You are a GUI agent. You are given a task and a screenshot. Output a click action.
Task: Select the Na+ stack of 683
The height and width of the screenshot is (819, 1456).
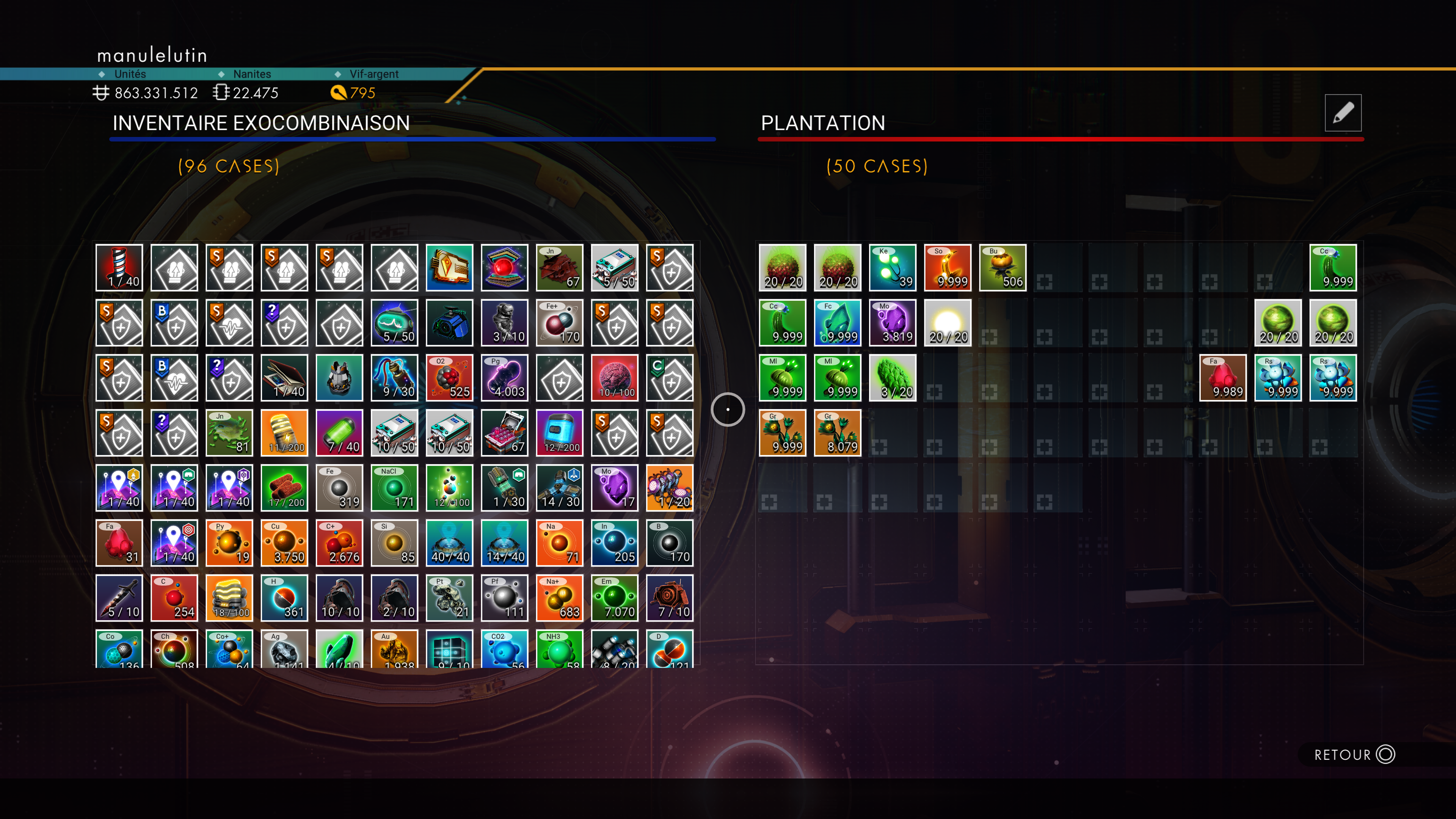[560, 598]
